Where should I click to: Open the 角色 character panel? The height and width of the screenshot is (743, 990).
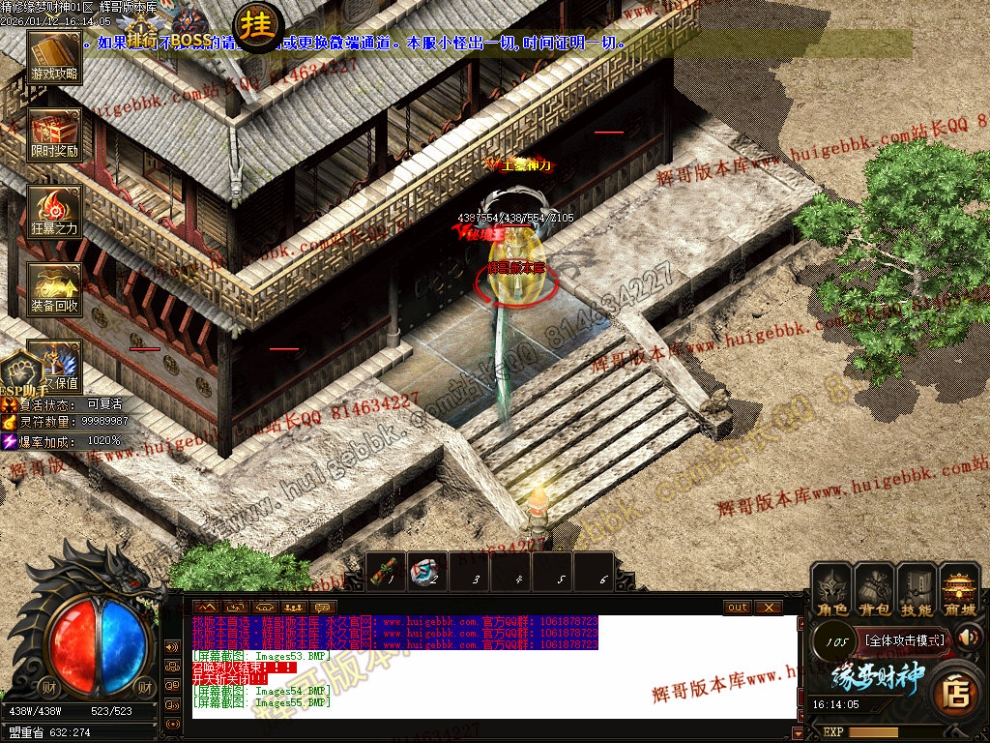pos(831,591)
